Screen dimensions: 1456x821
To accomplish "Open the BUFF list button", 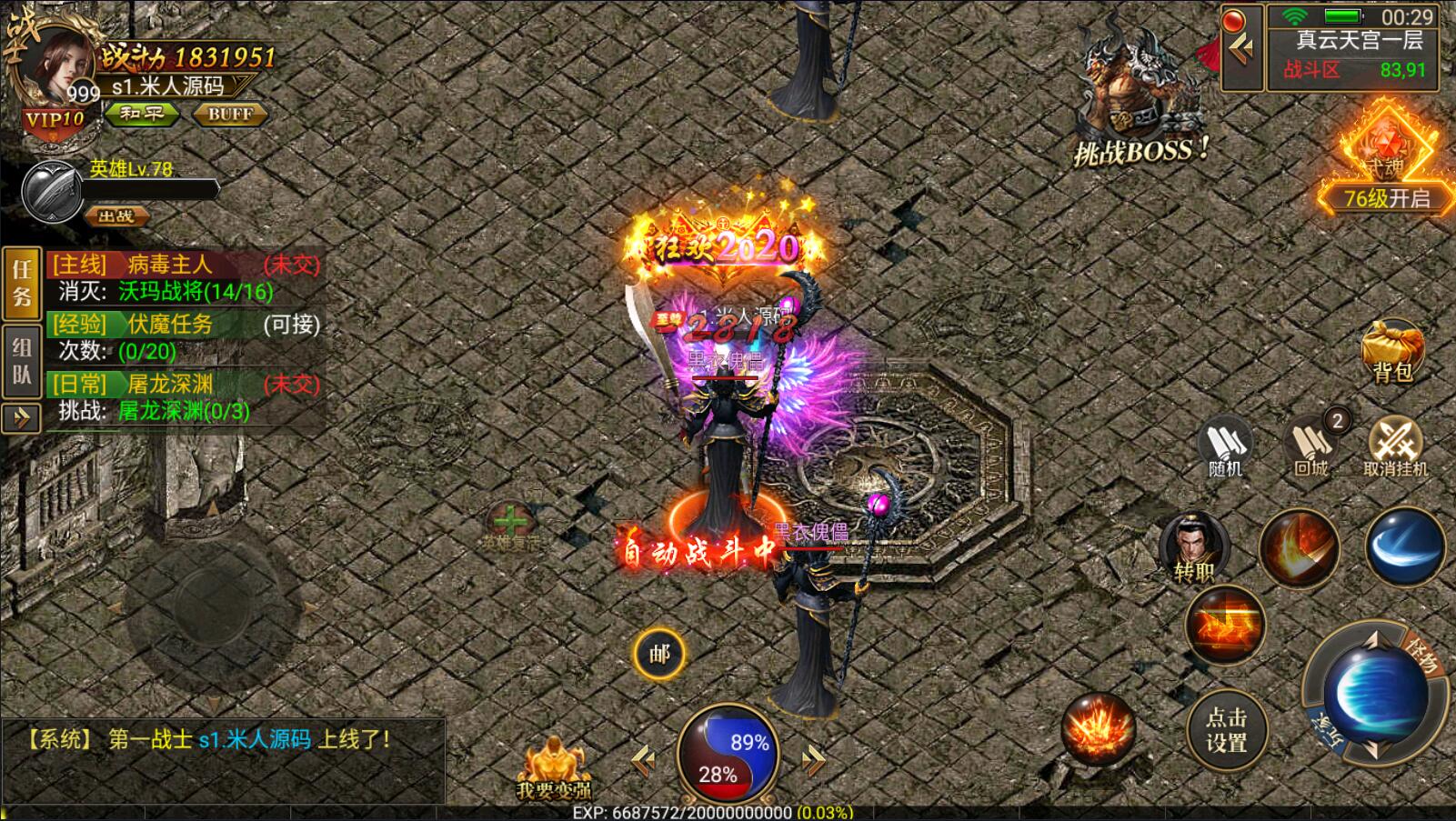I will pyautogui.click(x=230, y=115).
